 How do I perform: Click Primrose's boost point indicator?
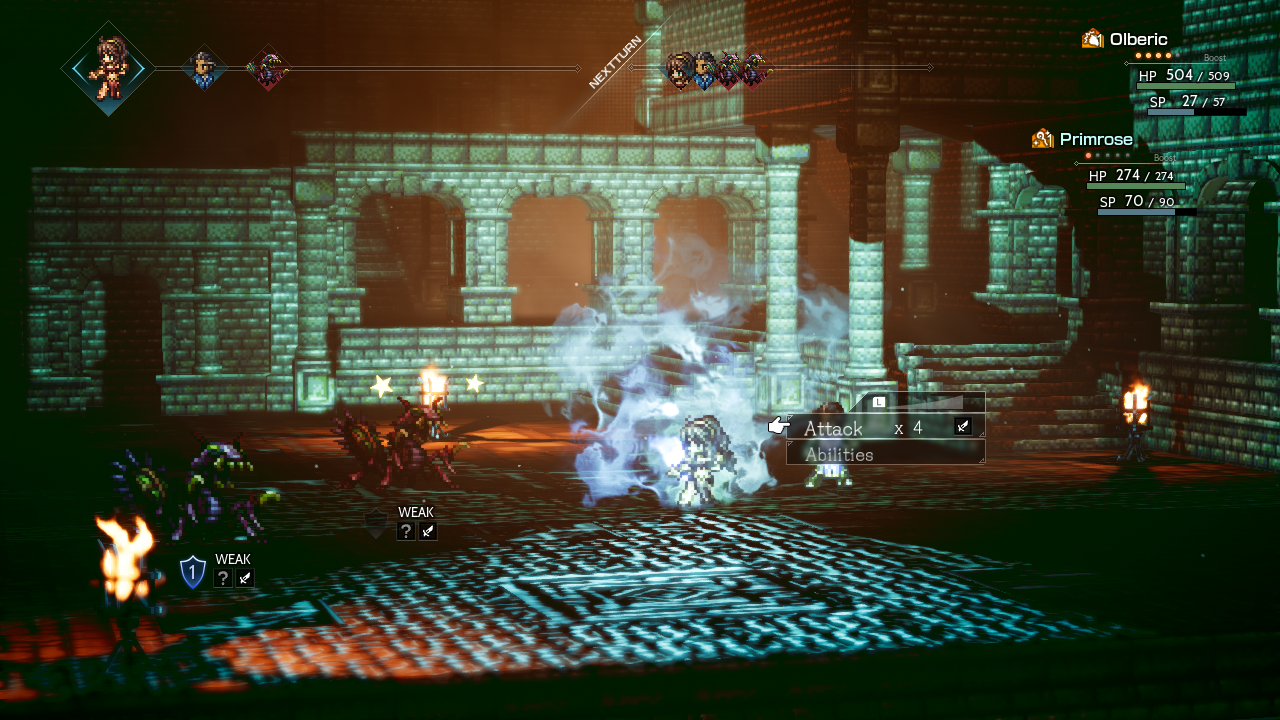[1107, 156]
